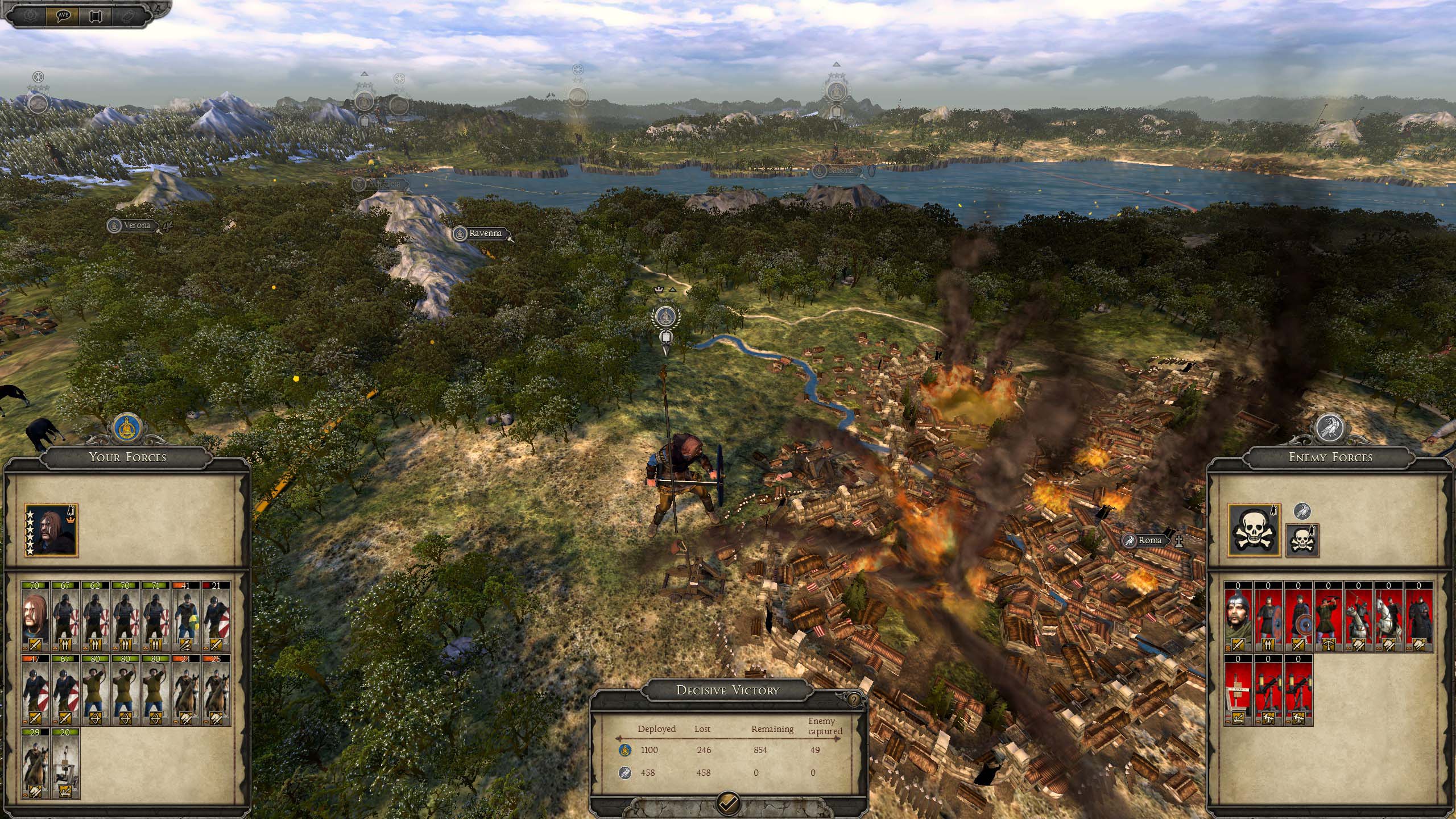Click the Ravenna settlement label
Image resolution: width=1456 pixels, height=819 pixels.
(x=485, y=233)
